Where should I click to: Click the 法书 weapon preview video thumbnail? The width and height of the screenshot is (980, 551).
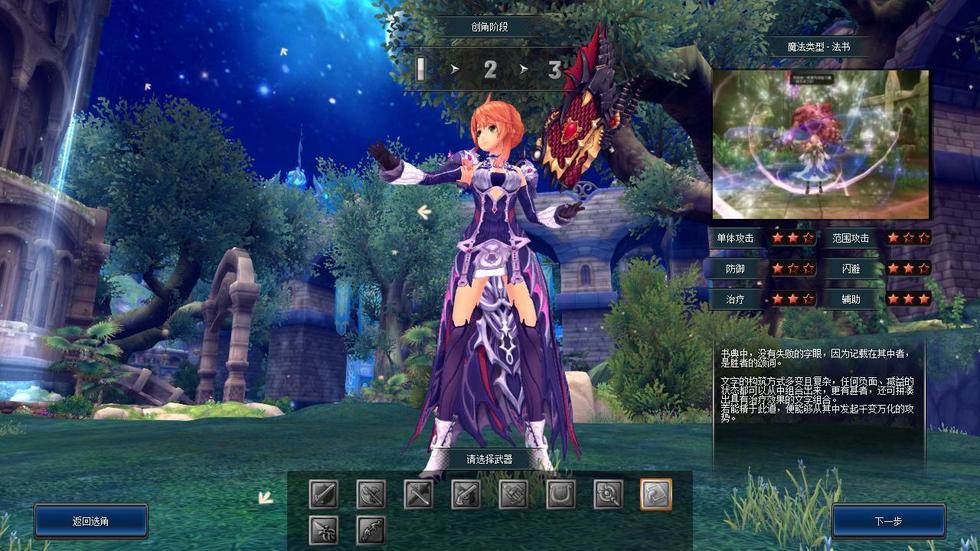[820, 144]
